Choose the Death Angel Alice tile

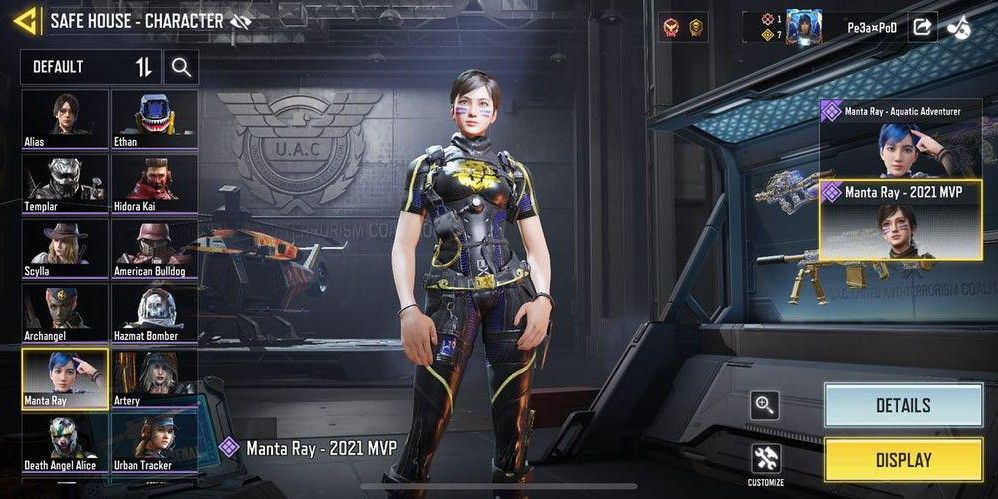click(x=65, y=444)
